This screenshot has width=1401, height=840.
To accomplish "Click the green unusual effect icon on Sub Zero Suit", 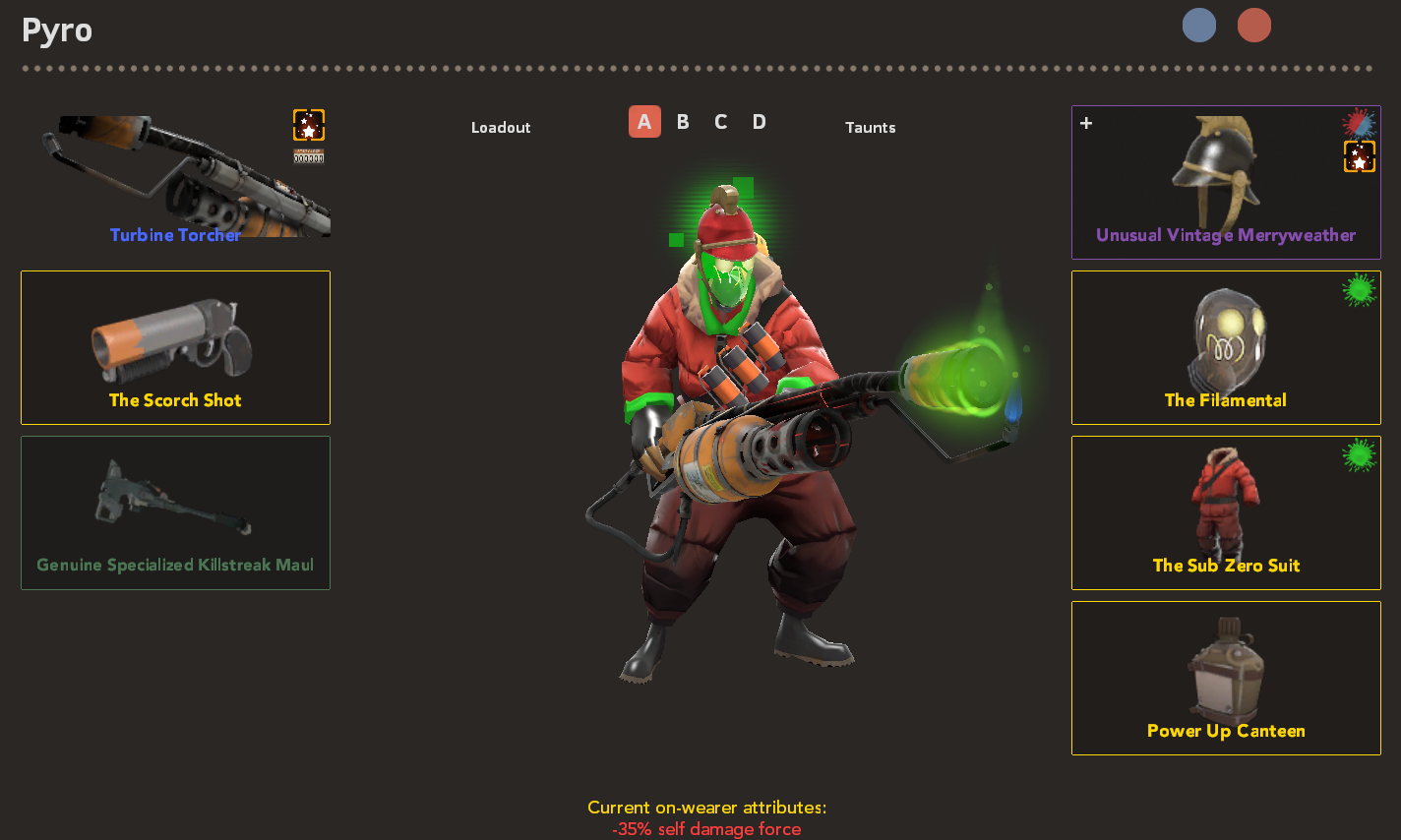I will tap(1360, 452).
